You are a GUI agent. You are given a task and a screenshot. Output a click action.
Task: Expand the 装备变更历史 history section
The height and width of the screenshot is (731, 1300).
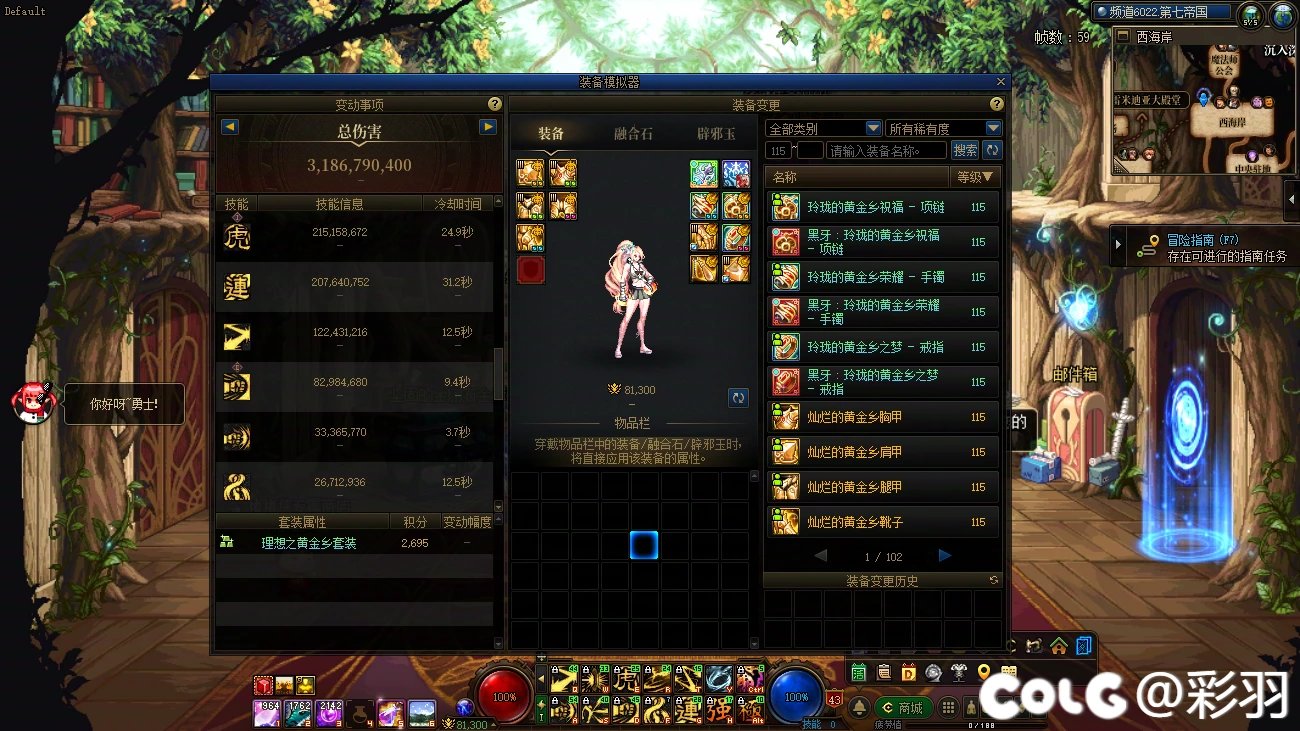pyautogui.click(x=881, y=580)
